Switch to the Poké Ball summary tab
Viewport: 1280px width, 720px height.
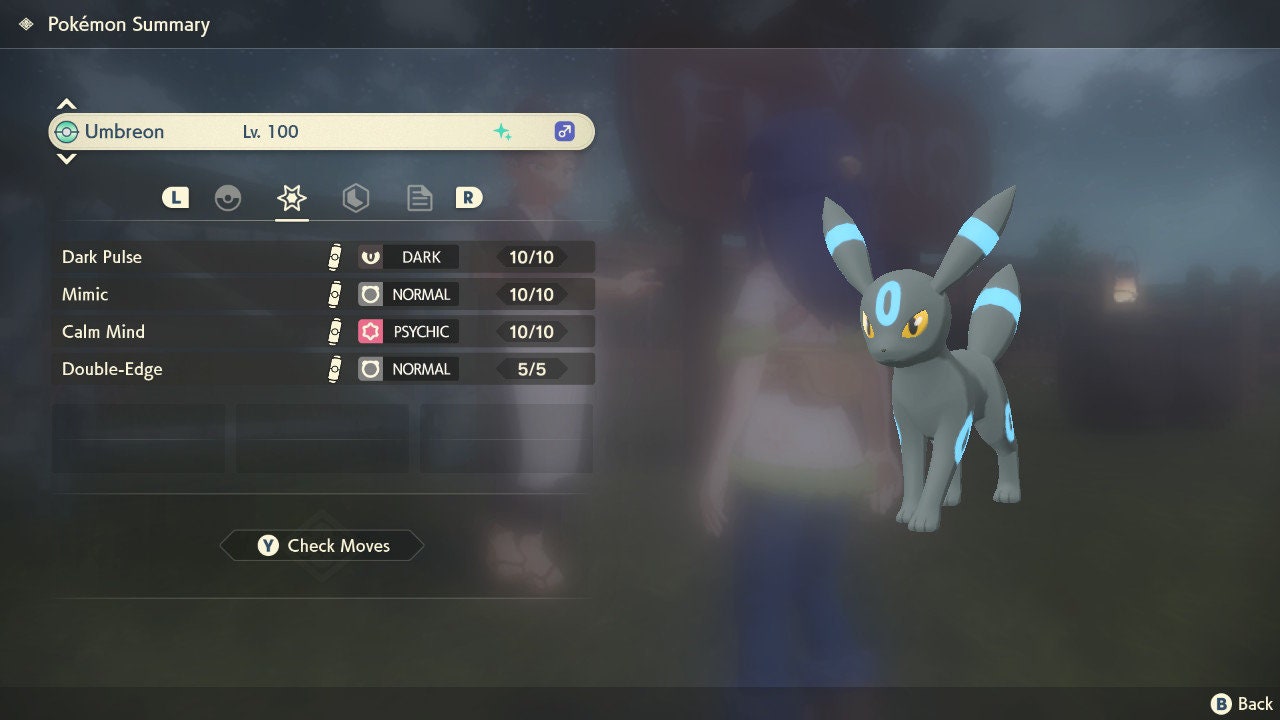click(x=228, y=198)
